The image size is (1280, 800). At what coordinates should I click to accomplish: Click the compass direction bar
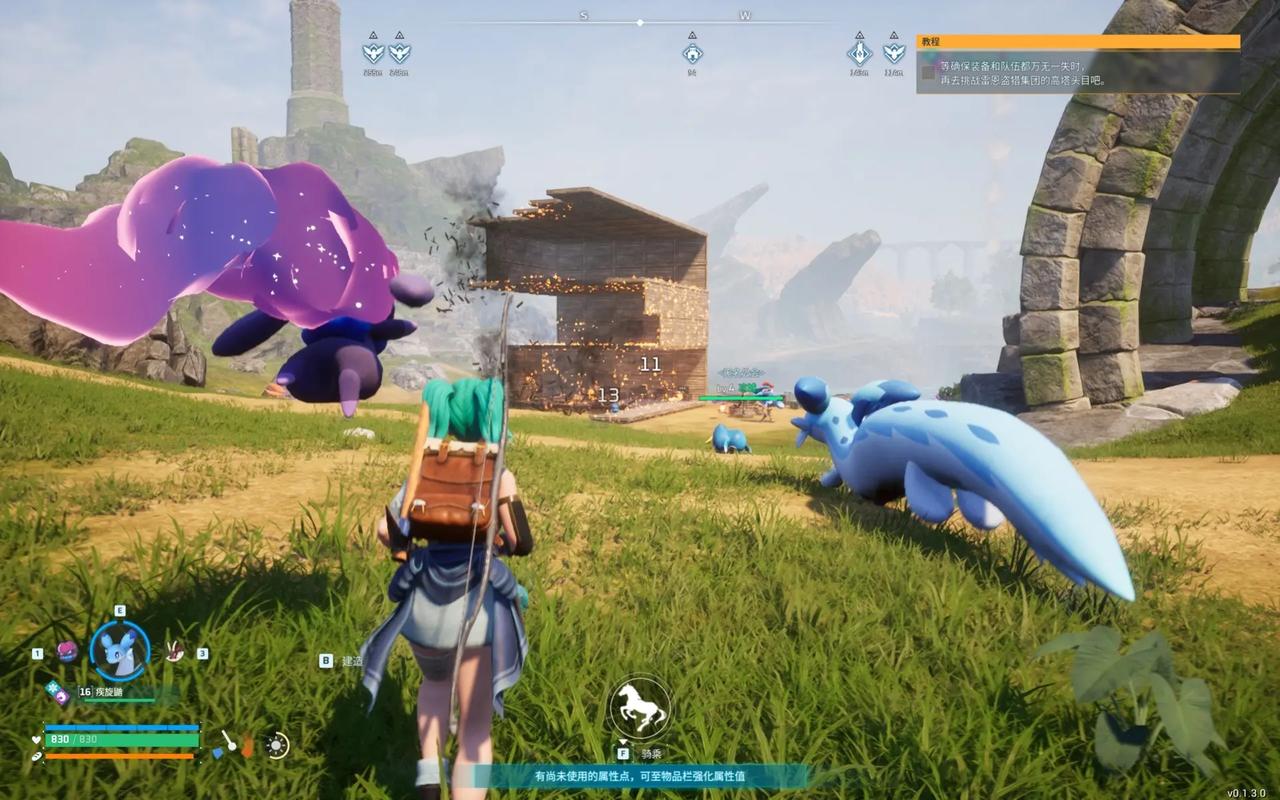(640, 21)
